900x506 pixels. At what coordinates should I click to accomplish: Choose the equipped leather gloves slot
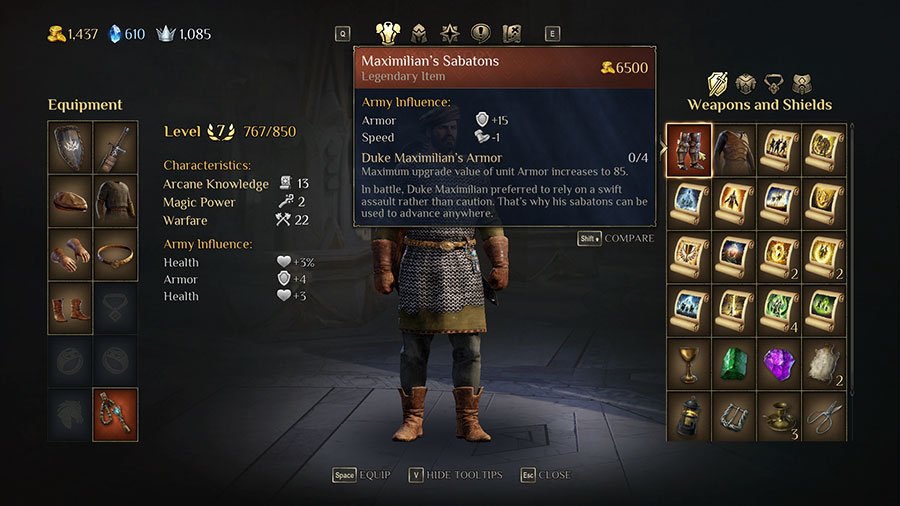(70, 254)
